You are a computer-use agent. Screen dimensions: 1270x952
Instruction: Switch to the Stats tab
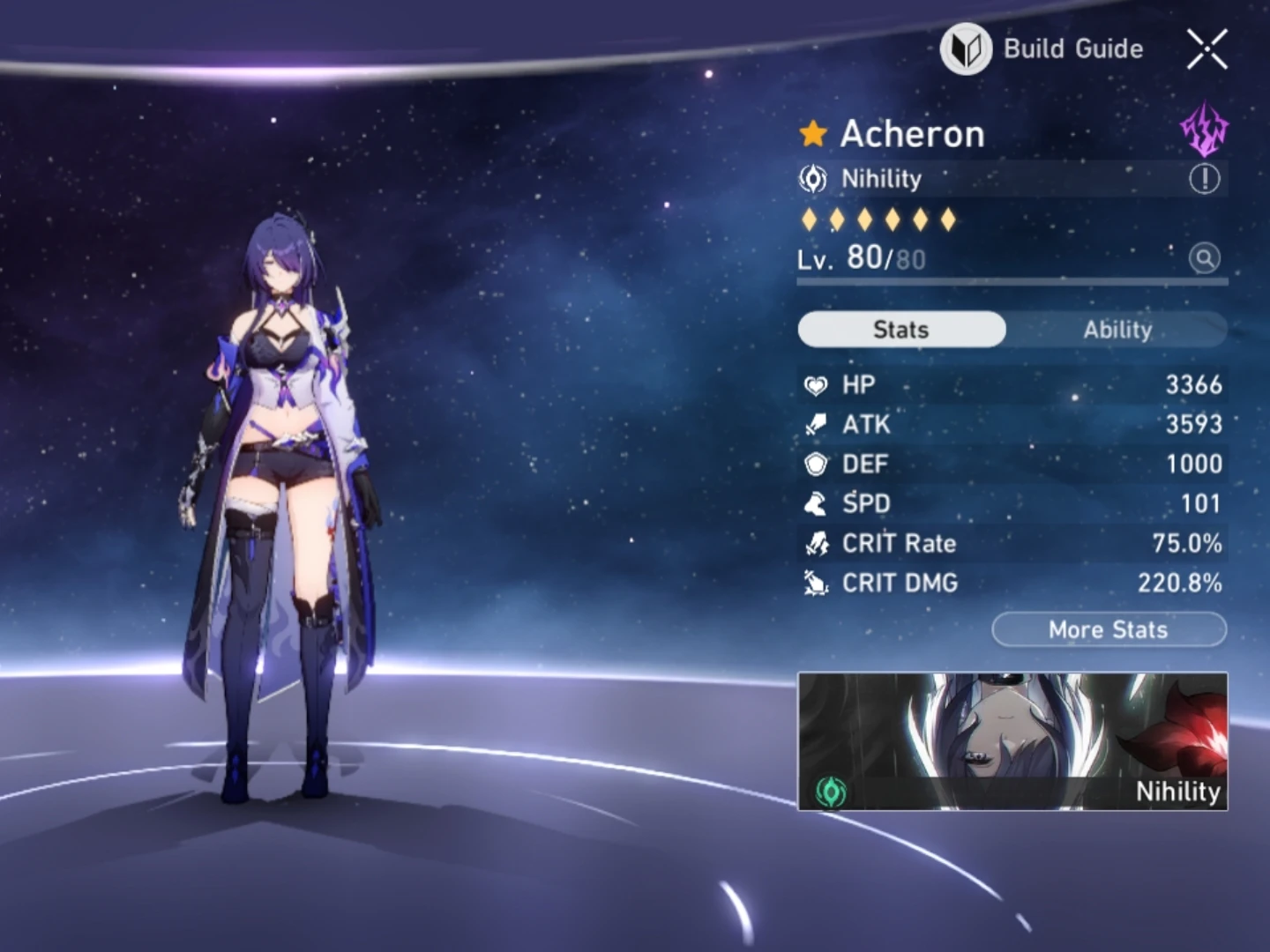[900, 329]
